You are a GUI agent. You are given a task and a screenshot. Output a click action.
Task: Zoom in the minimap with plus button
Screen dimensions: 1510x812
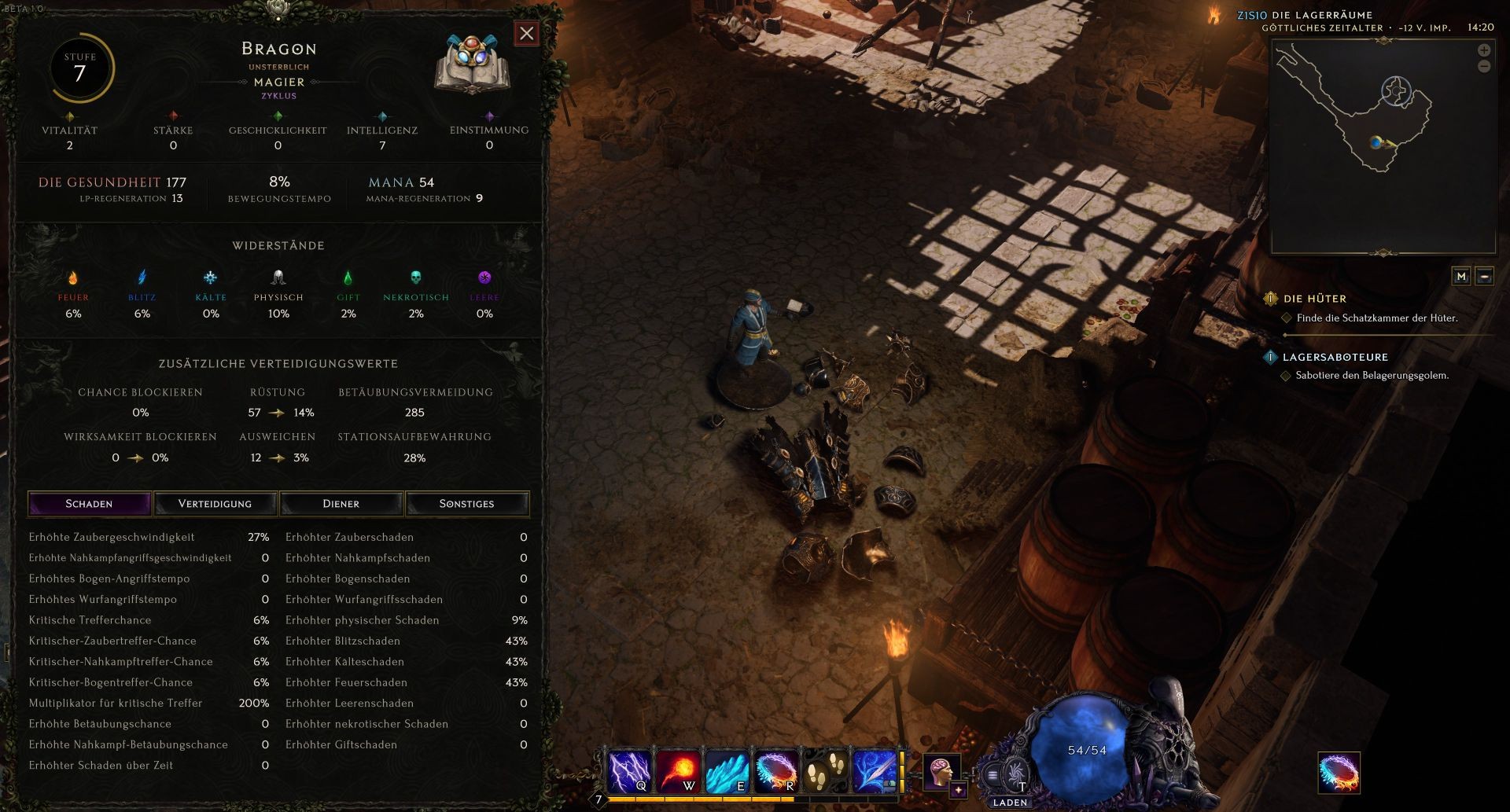pyautogui.click(x=1484, y=50)
